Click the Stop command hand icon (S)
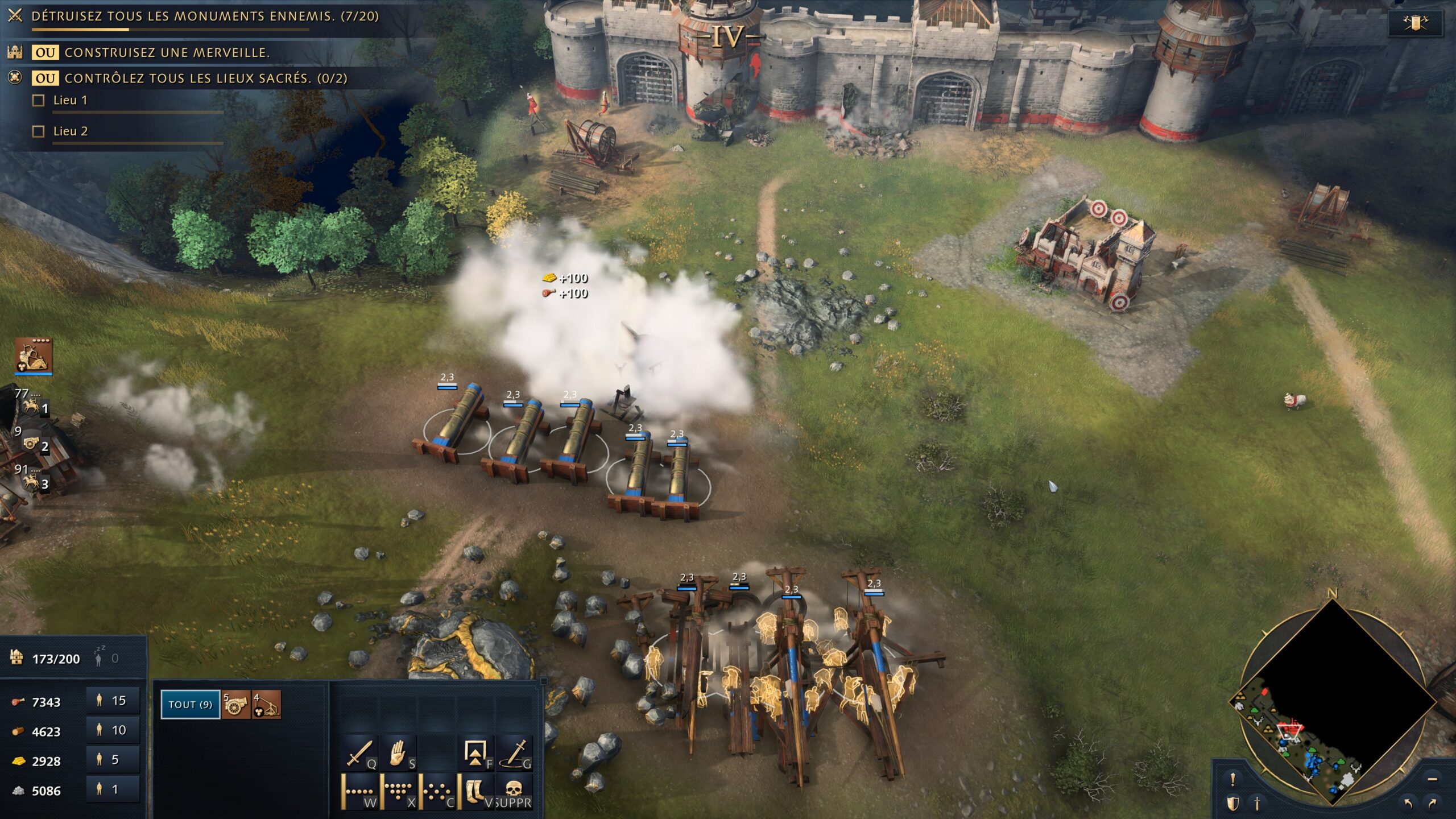 pyautogui.click(x=397, y=753)
